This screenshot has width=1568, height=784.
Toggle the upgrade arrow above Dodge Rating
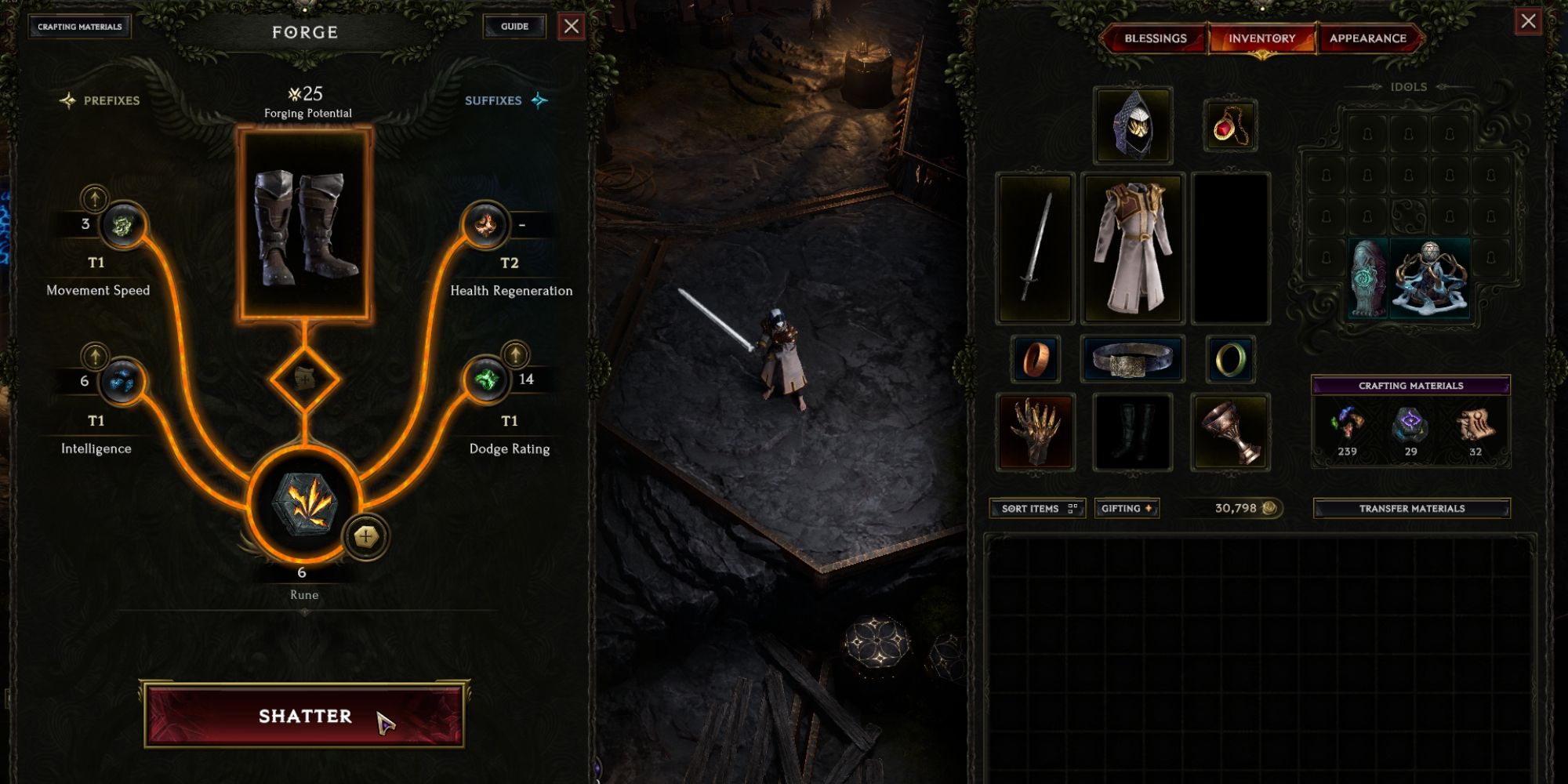pos(514,355)
